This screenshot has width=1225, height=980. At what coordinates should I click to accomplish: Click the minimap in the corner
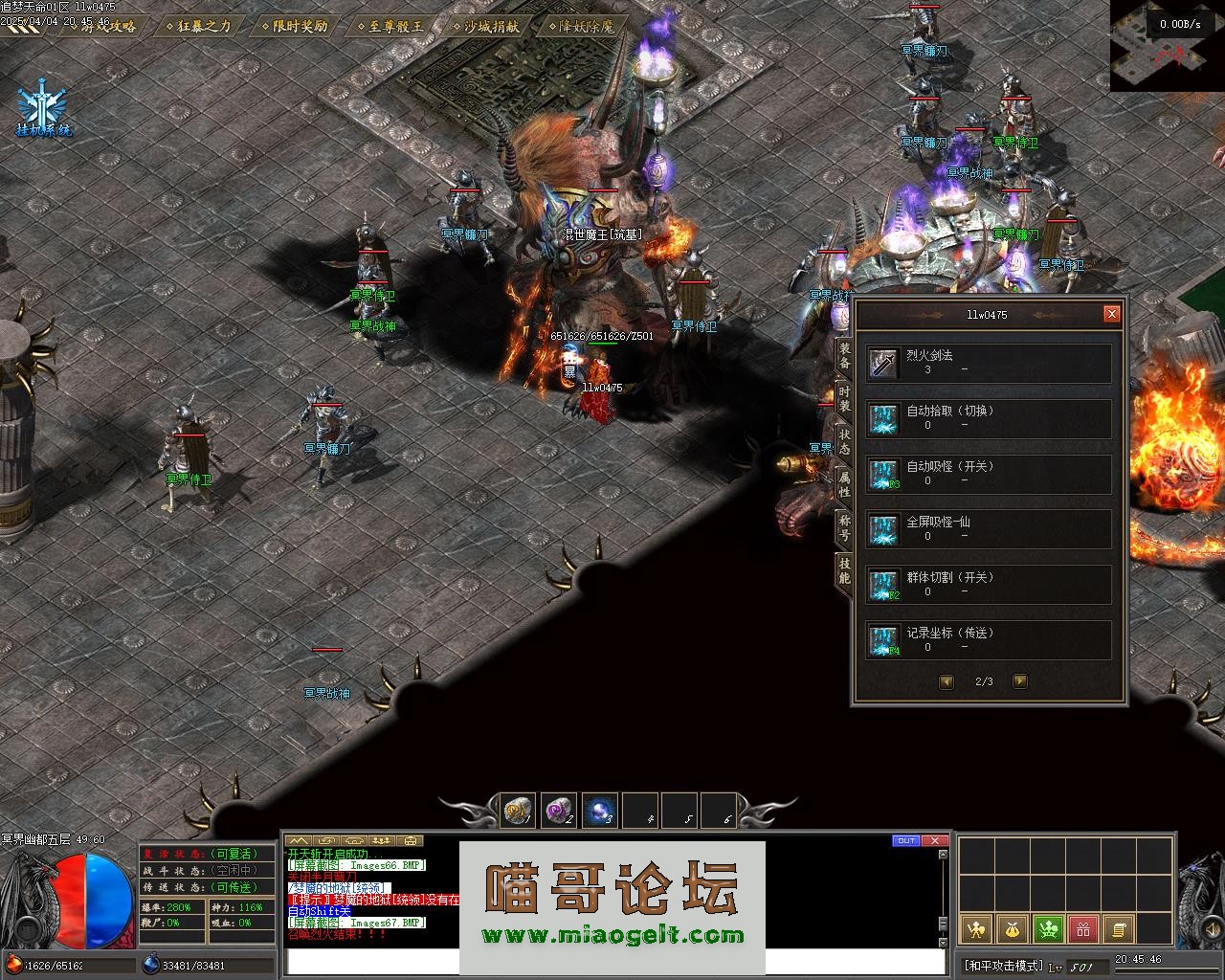(x=1167, y=46)
